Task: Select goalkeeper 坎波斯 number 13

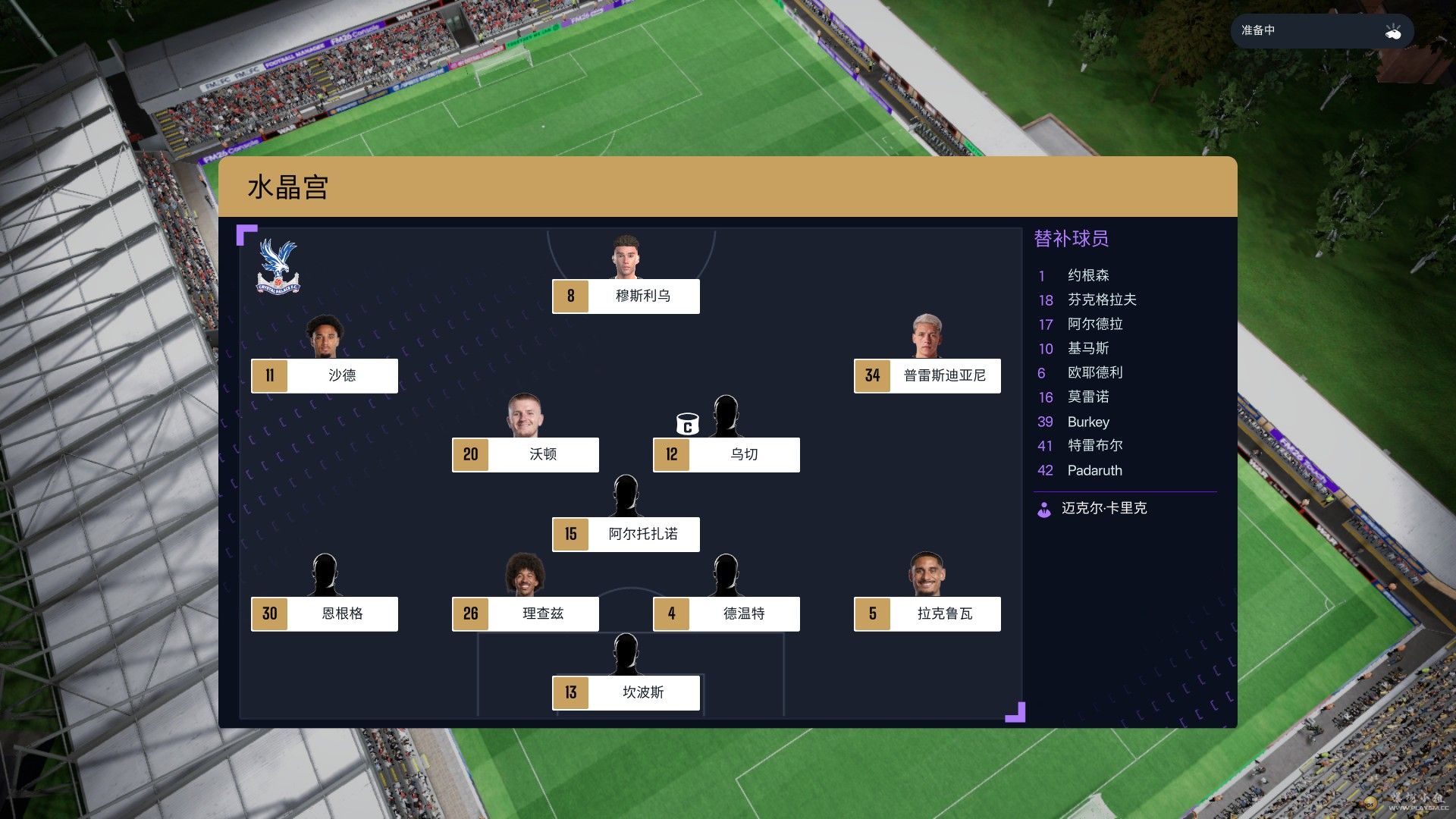Action: click(626, 692)
